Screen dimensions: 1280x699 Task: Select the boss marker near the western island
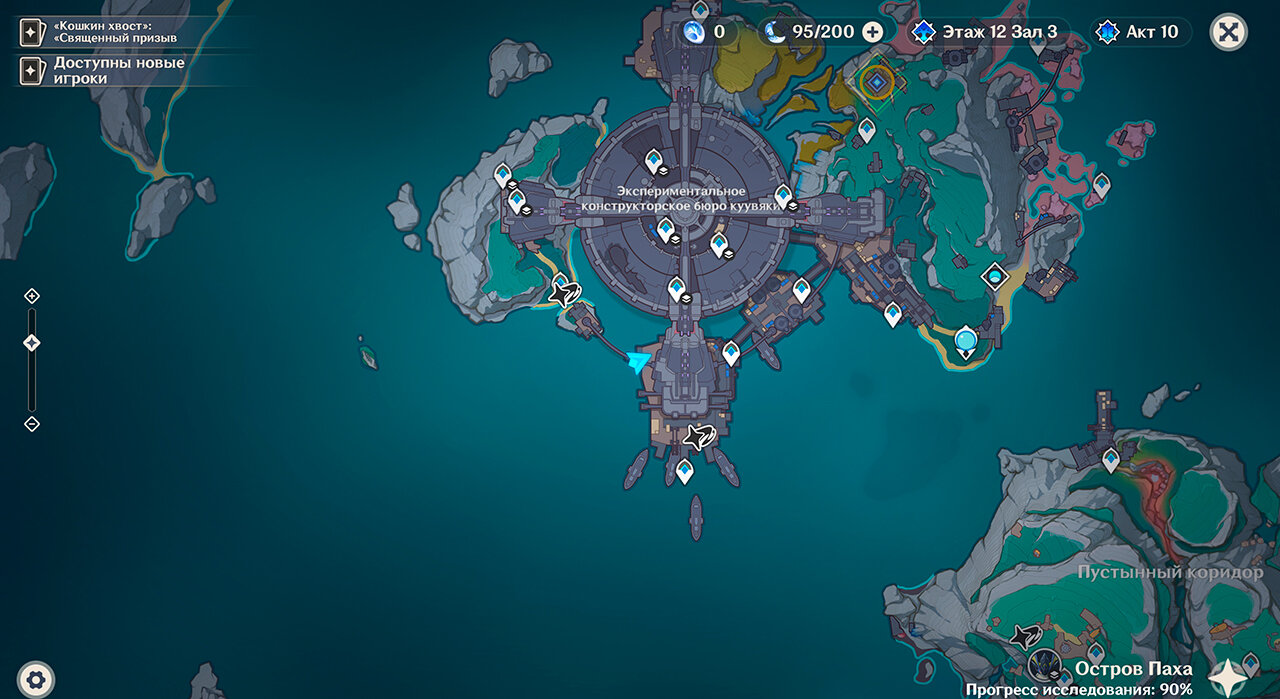(565, 294)
